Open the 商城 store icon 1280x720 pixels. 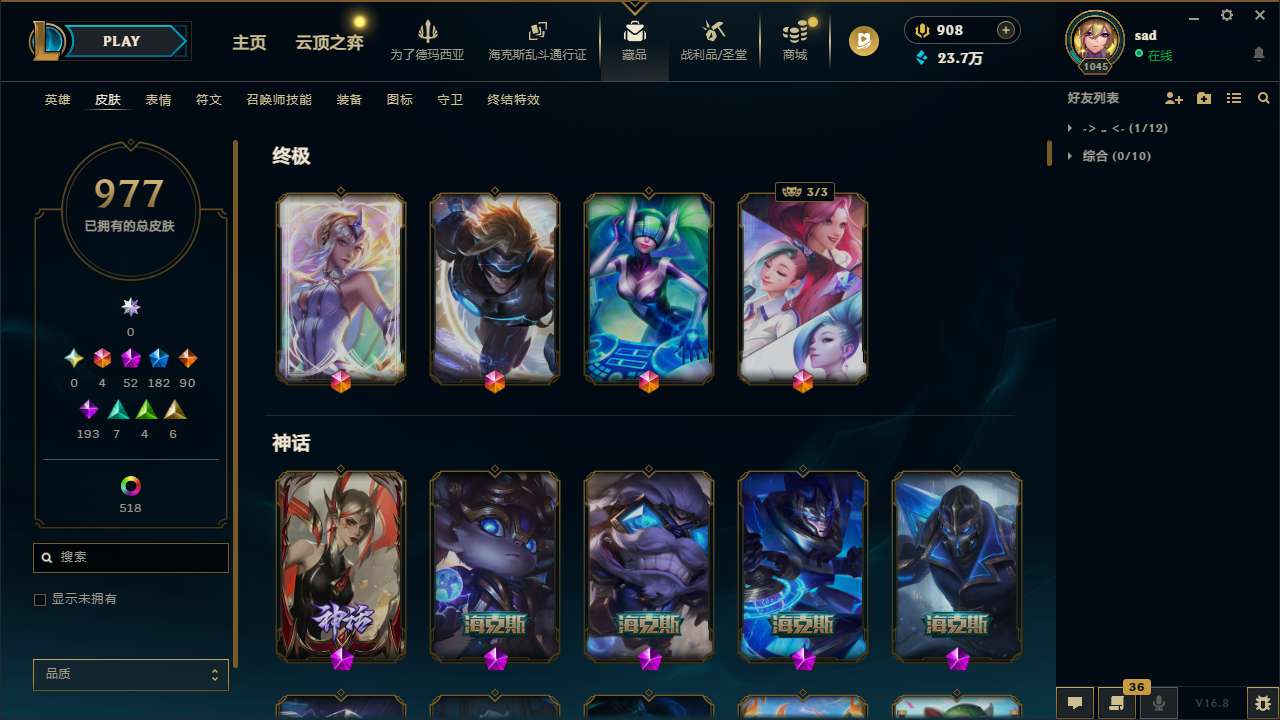(794, 40)
